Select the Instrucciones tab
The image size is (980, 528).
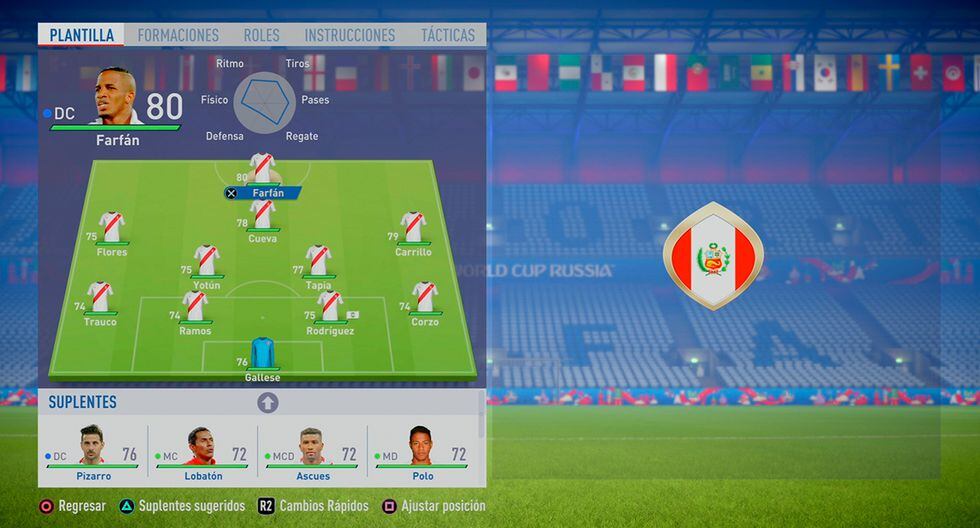pos(350,35)
